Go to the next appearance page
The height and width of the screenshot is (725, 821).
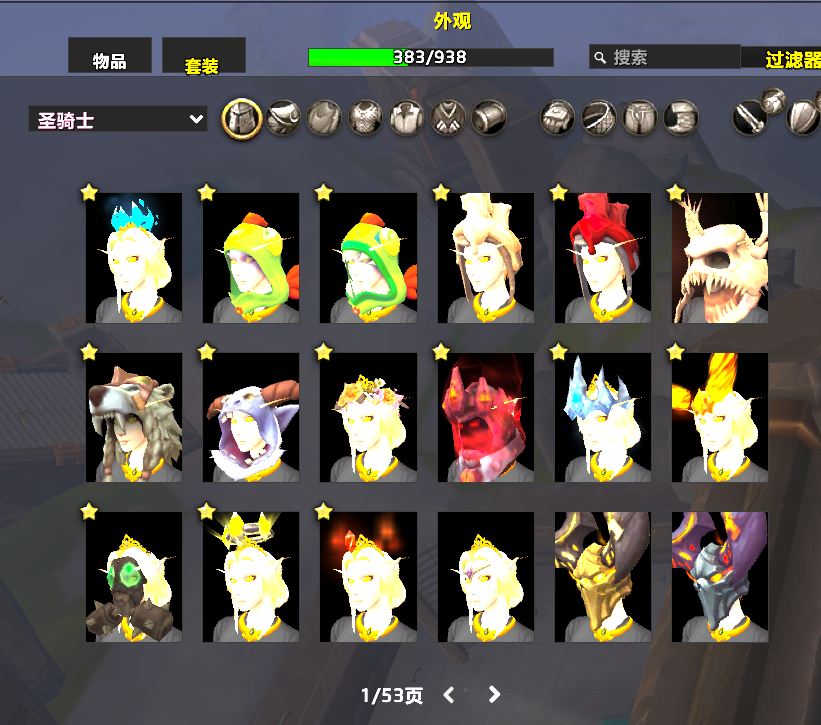coord(494,694)
